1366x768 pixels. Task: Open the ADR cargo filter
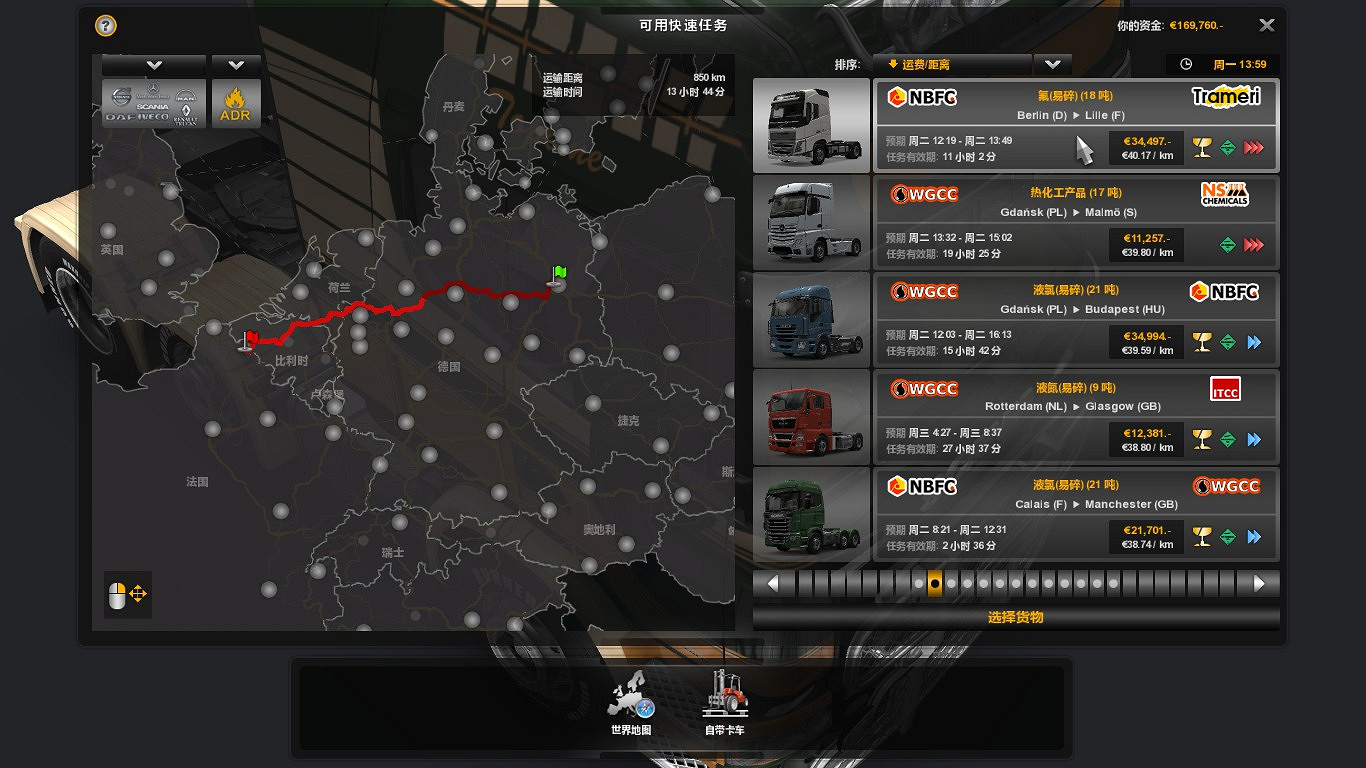(236, 103)
